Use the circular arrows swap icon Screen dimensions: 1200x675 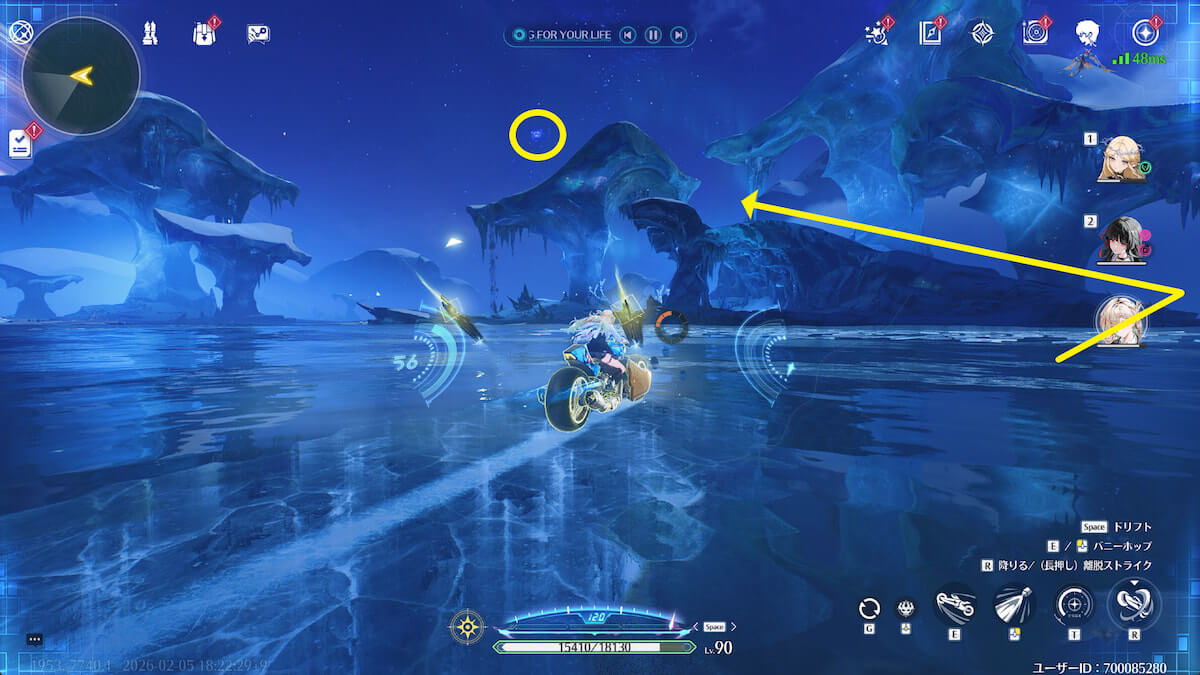[869, 608]
